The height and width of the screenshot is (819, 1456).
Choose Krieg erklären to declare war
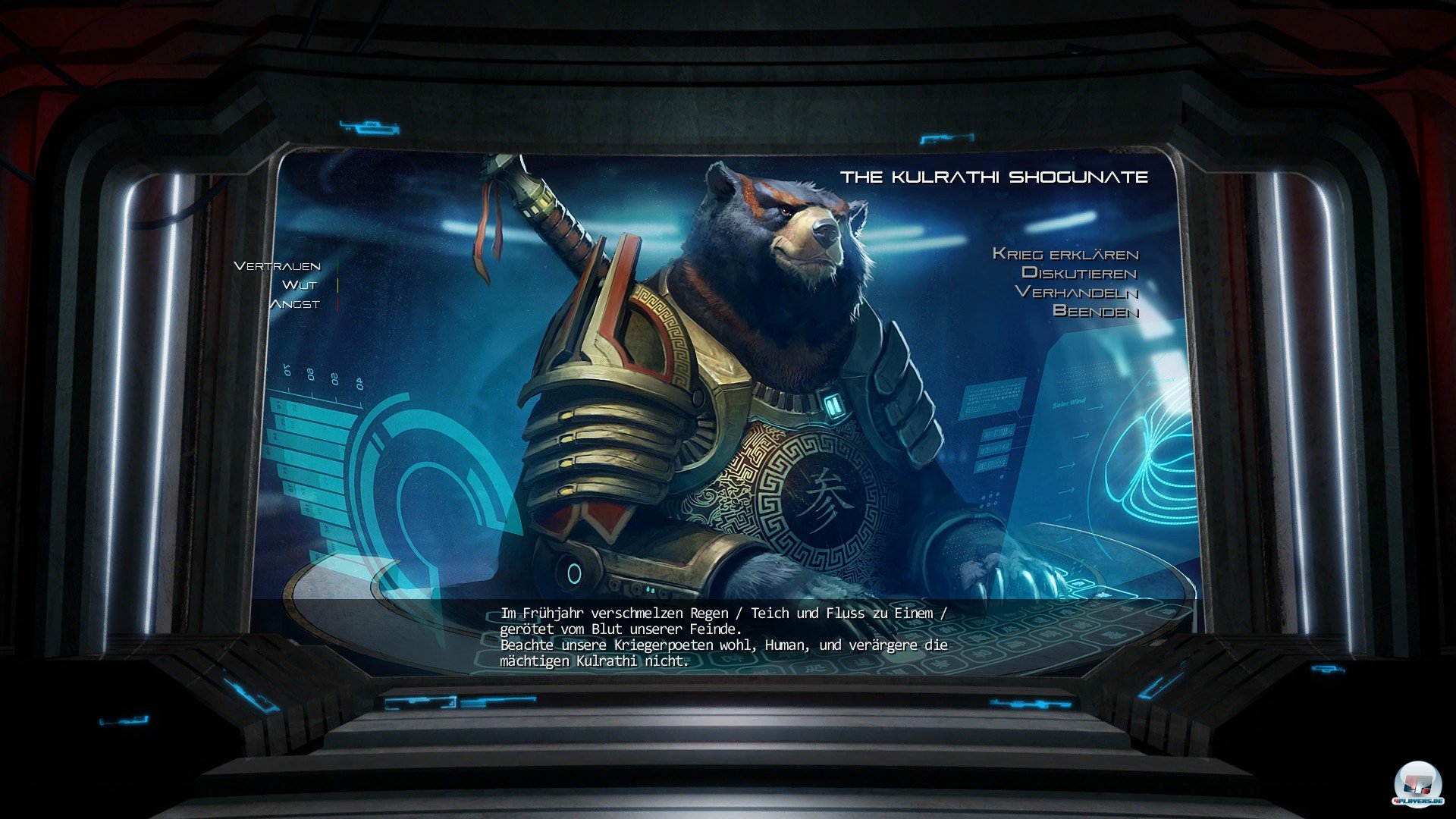pyautogui.click(x=1065, y=254)
